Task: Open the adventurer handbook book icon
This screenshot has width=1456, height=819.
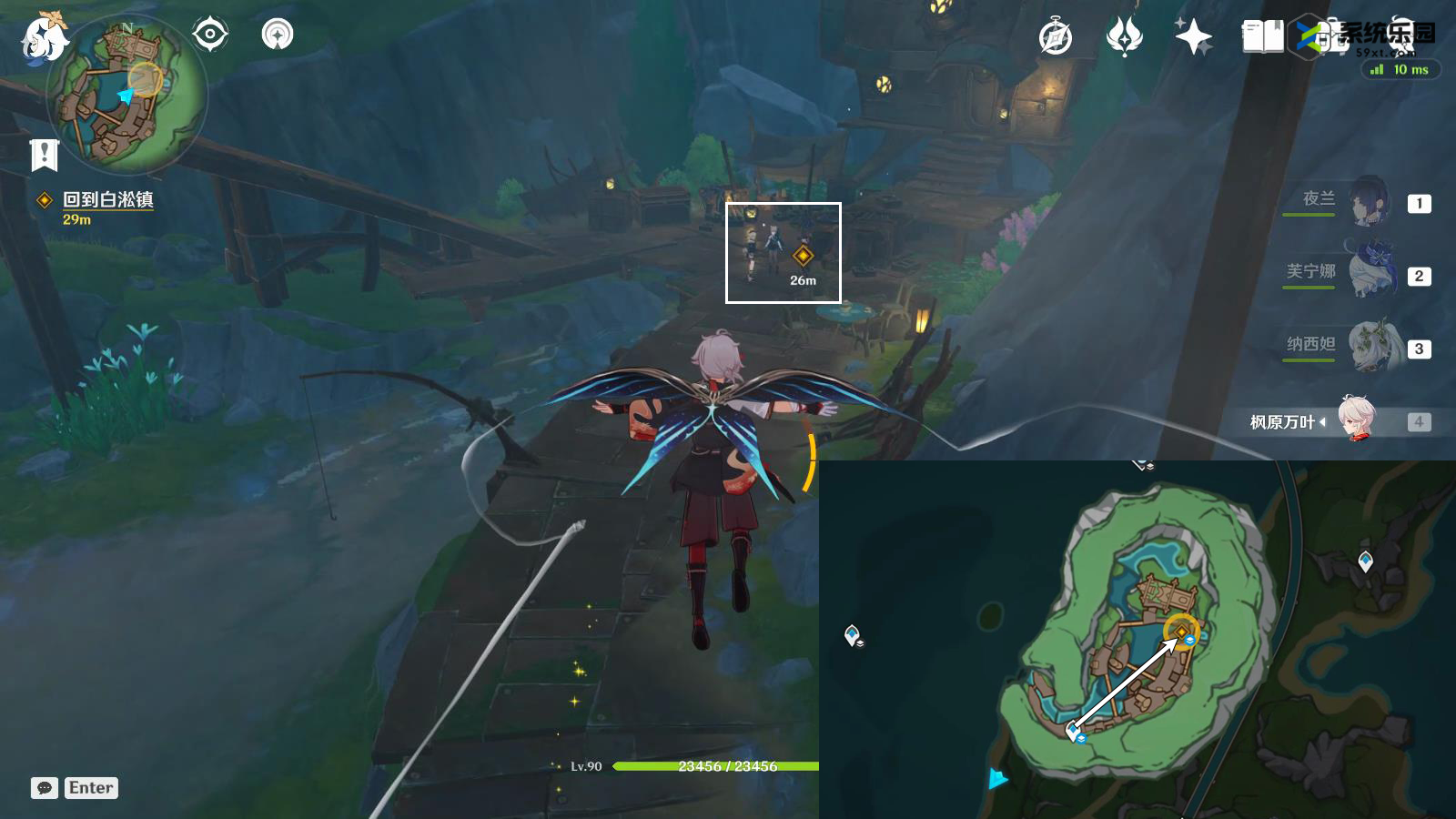Action: pos(1262,38)
